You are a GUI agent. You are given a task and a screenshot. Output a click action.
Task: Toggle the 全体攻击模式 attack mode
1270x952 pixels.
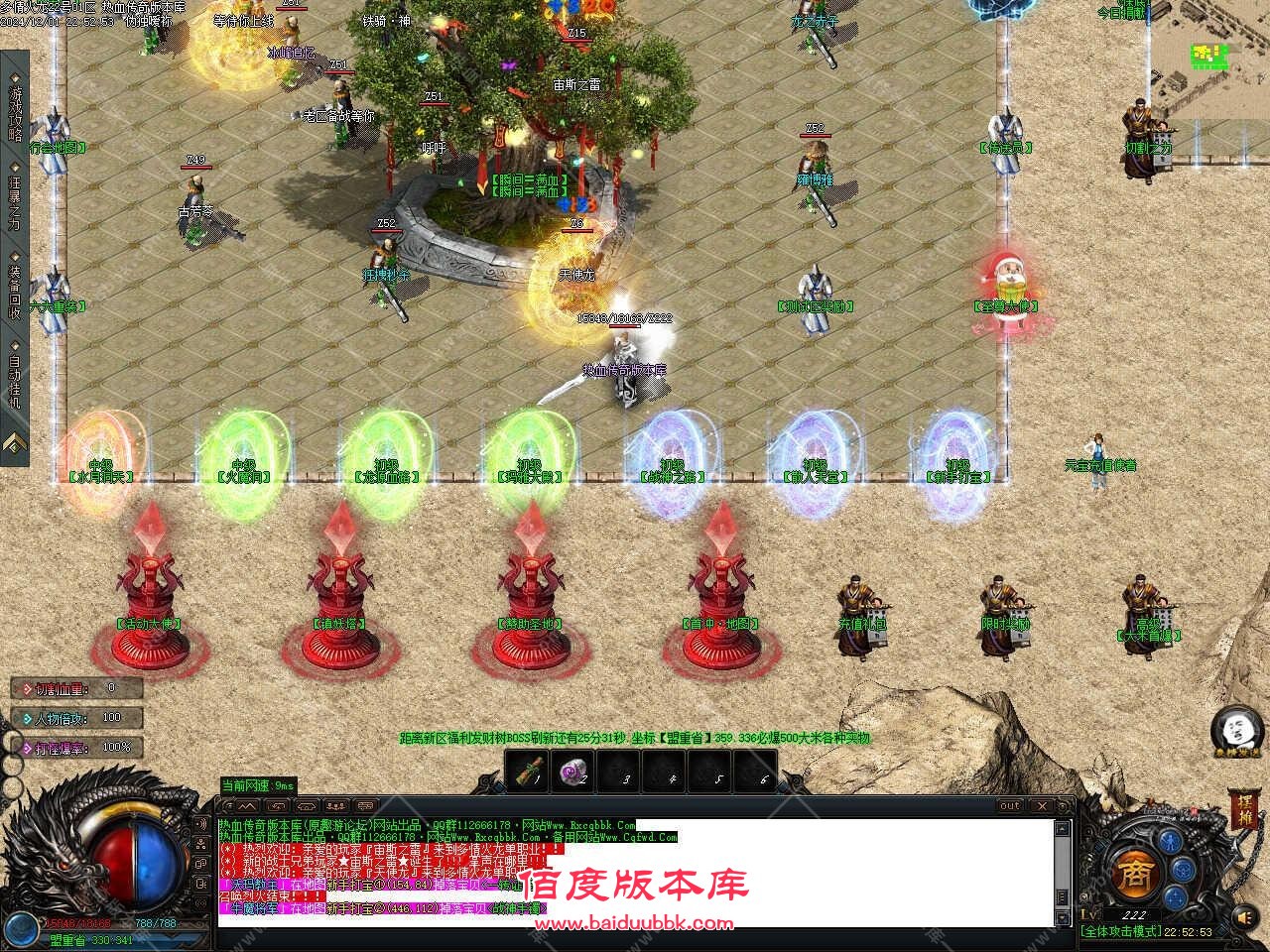1121,930
